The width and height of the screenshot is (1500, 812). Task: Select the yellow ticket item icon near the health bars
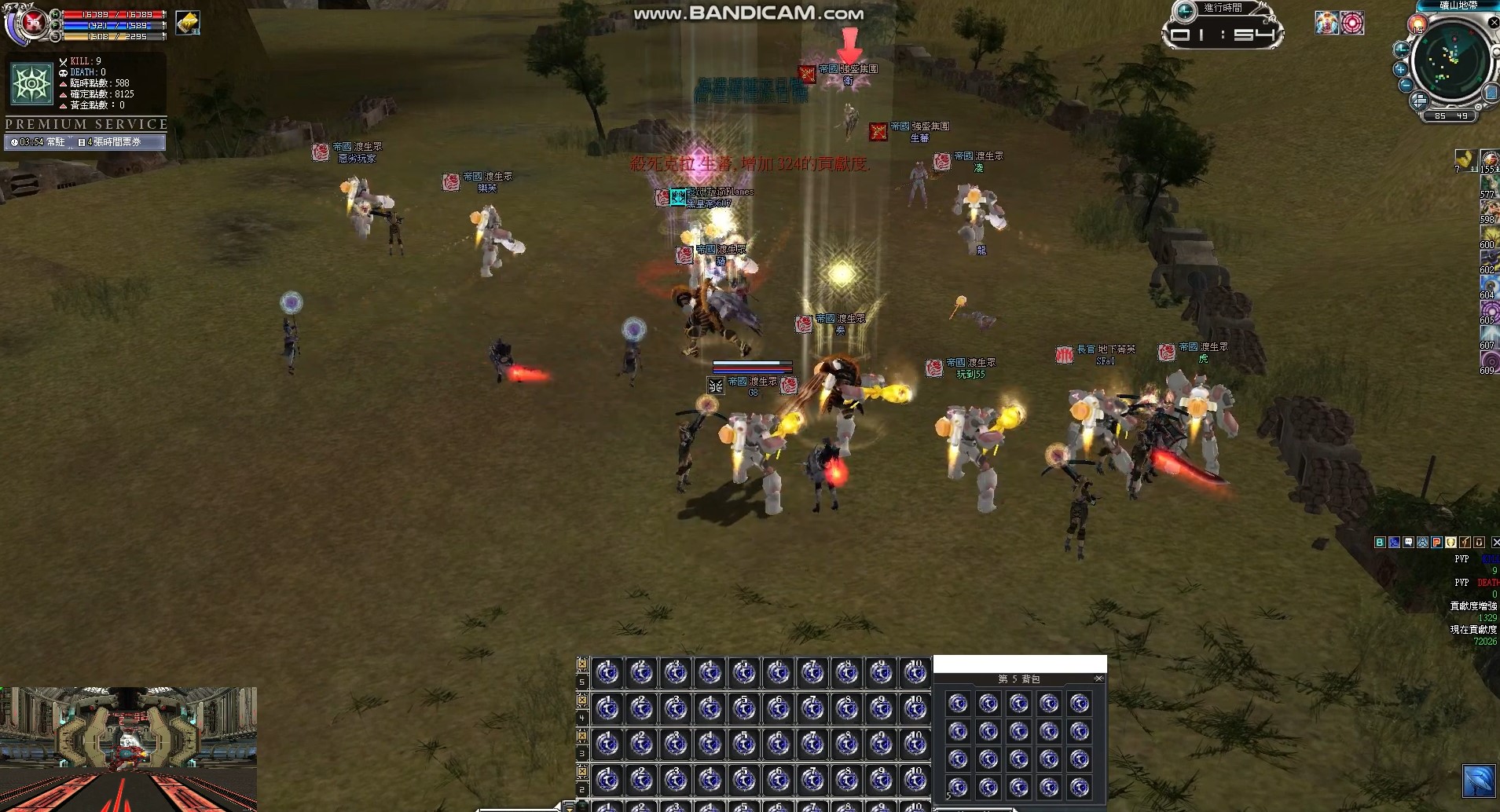coord(188,23)
